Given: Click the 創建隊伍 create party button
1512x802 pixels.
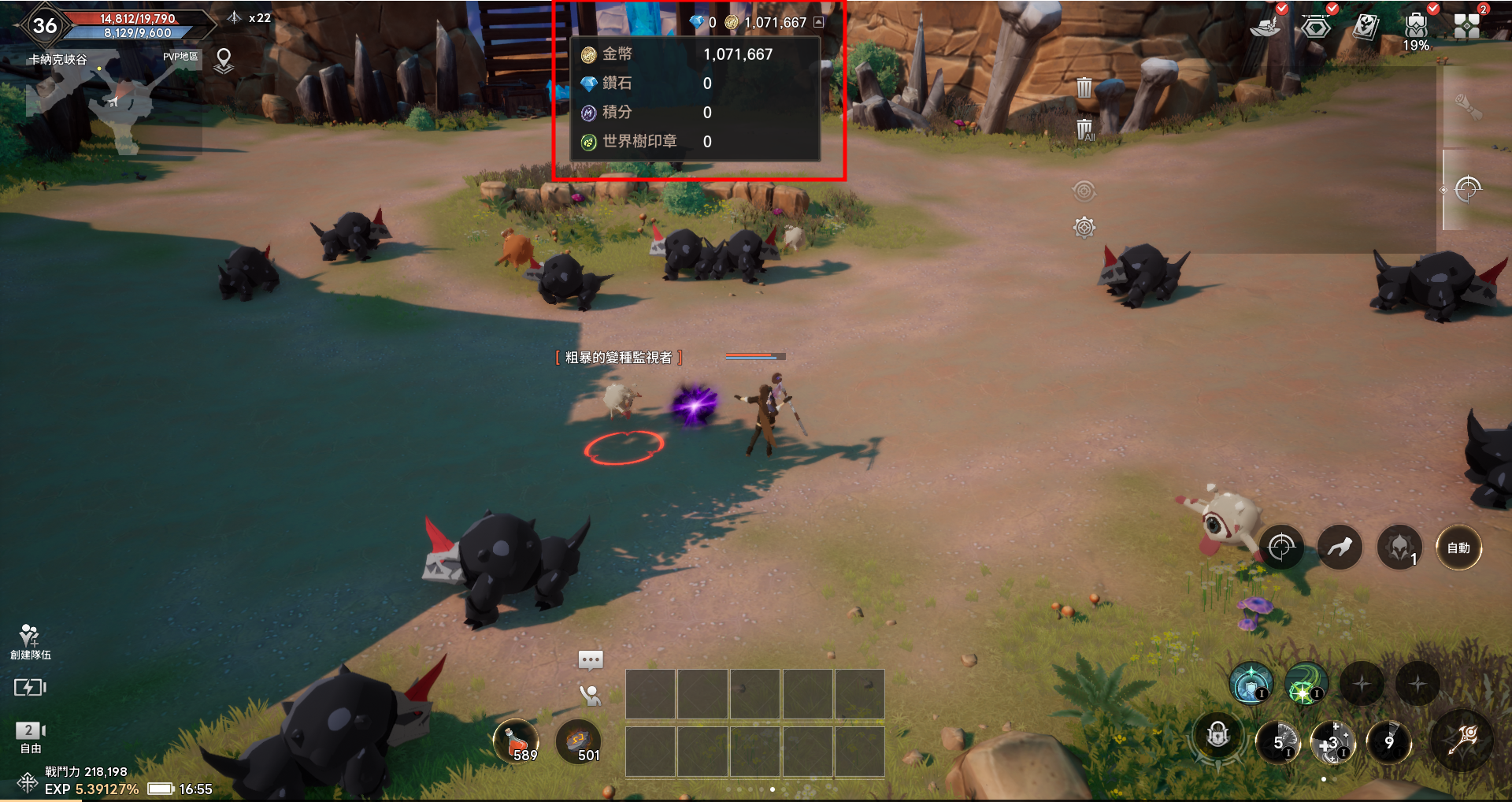Looking at the screenshot, I should (30, 641).
